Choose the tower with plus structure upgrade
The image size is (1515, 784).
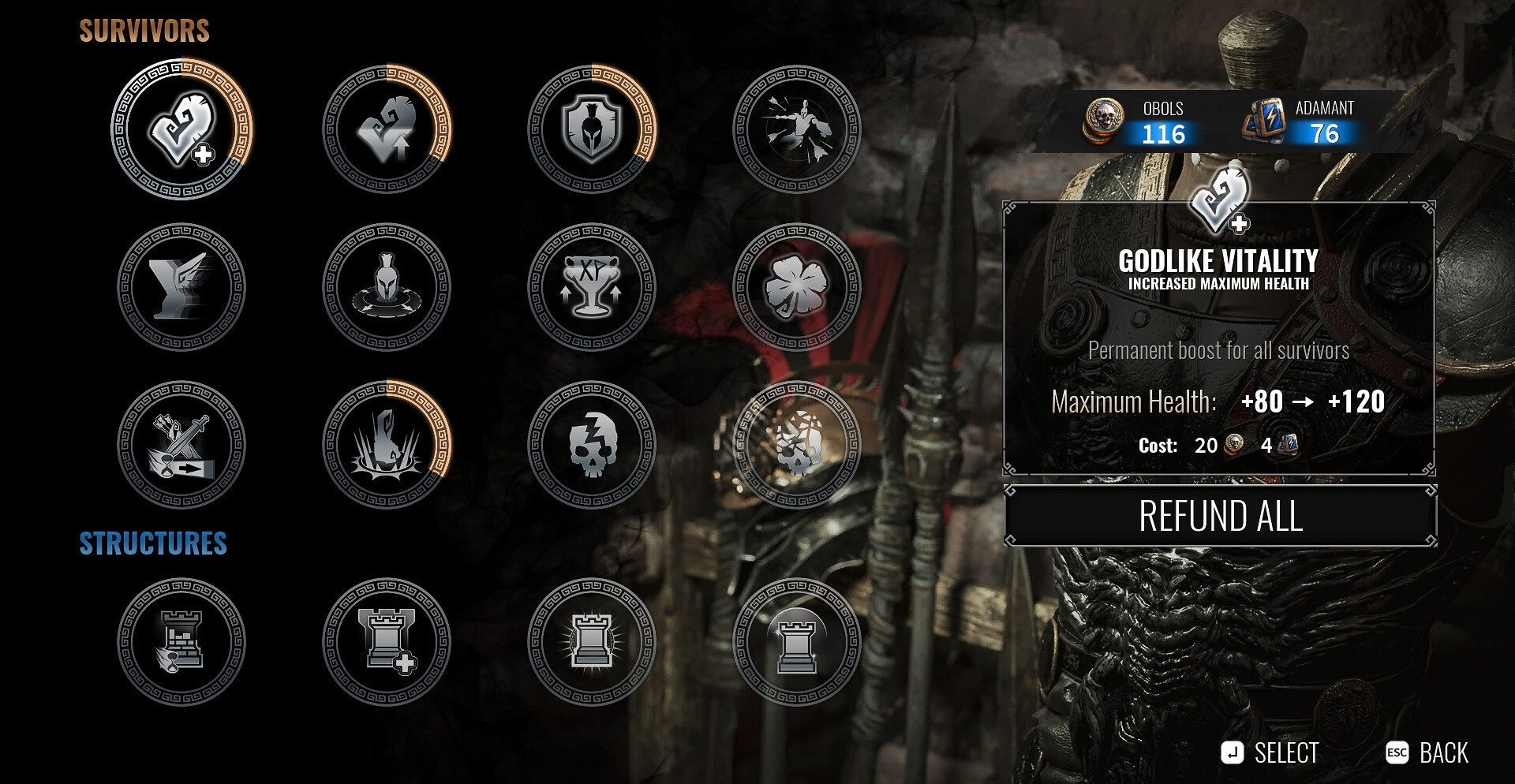[387, 642]
